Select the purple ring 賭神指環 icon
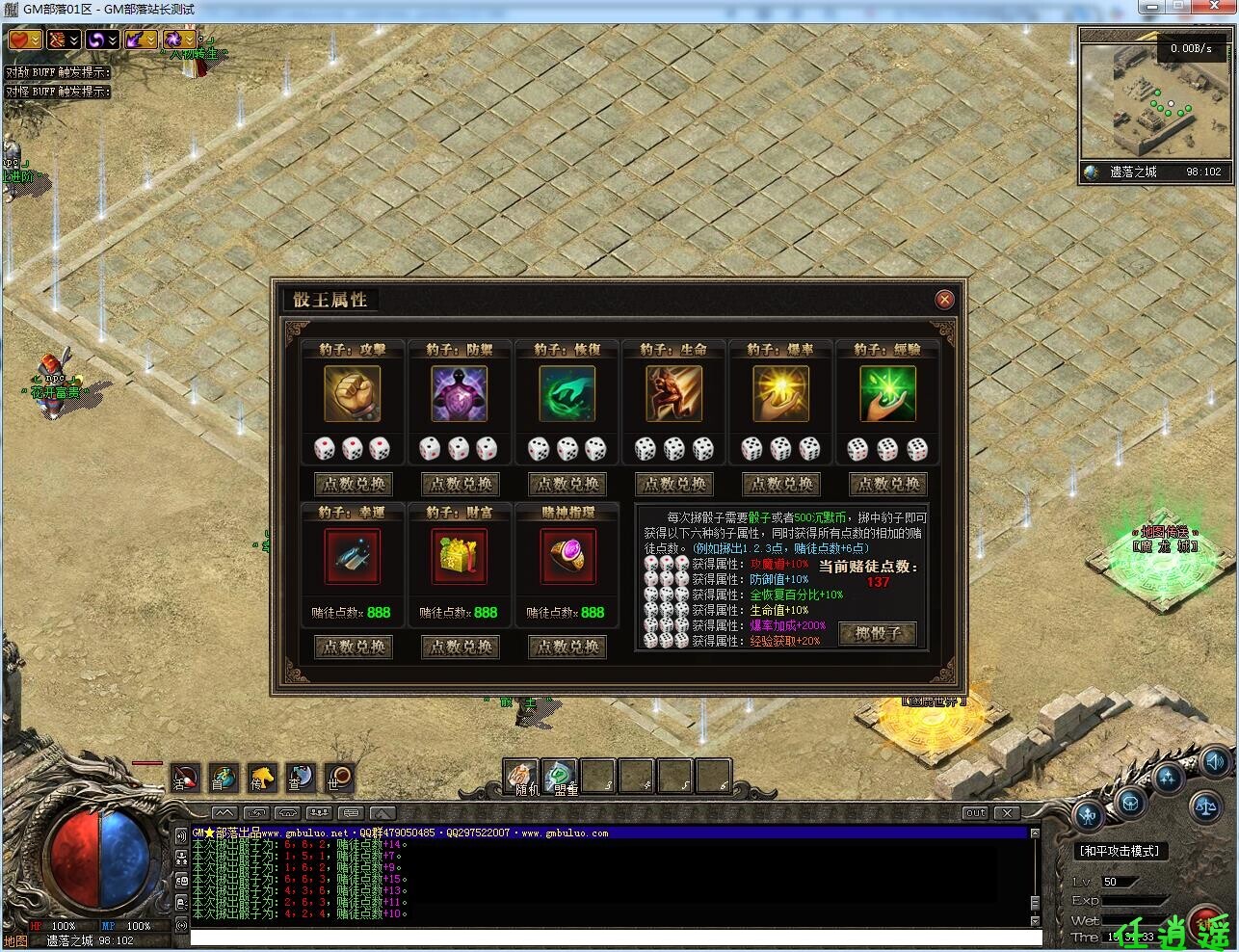Viewport: 1239px width, 952px height. pos(567,556)
